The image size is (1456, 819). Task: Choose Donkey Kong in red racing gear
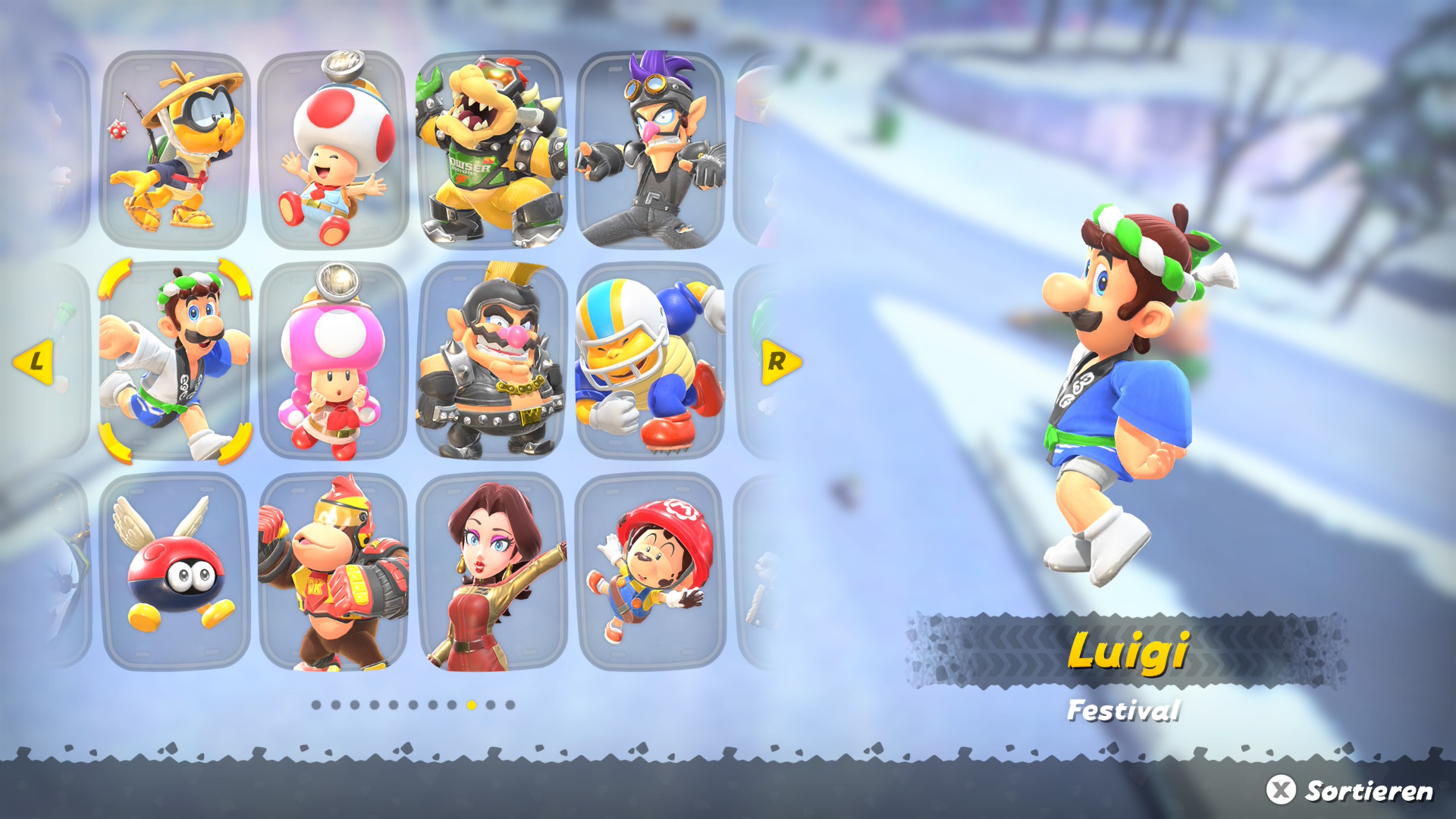point(334,573)
